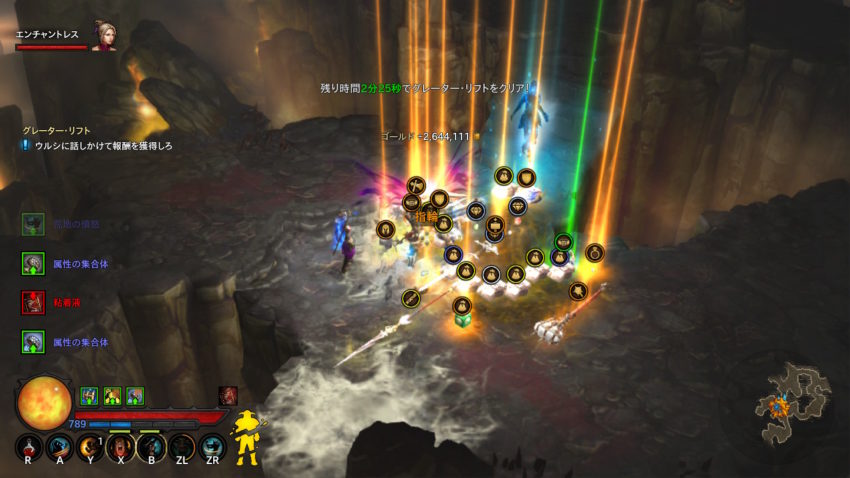Viewport: 850px width, 478px height.
Task: Activate the screaming face skill icon
Action: (x=119, y=447)
